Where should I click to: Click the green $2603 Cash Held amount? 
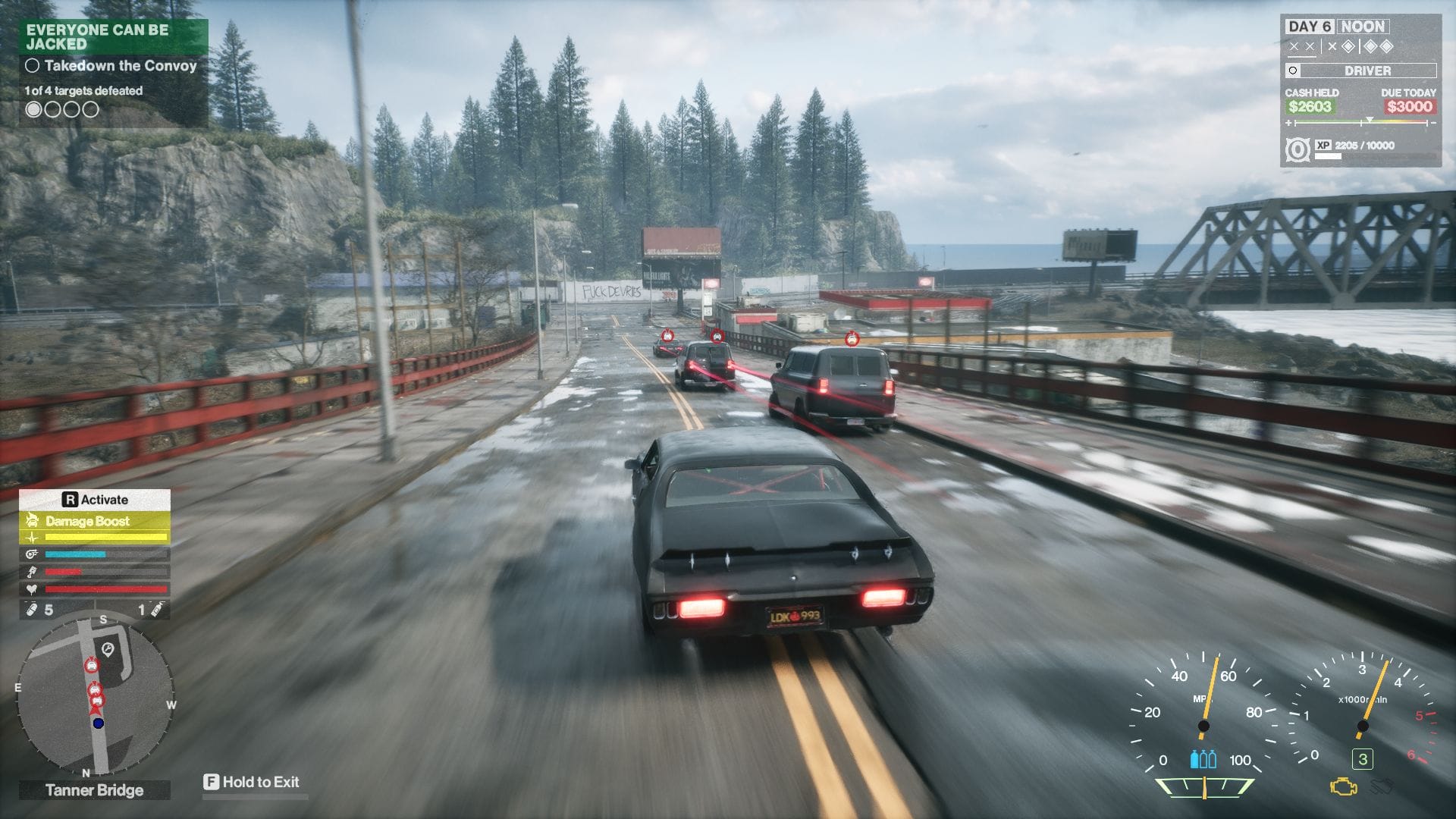coord(1310,107)
